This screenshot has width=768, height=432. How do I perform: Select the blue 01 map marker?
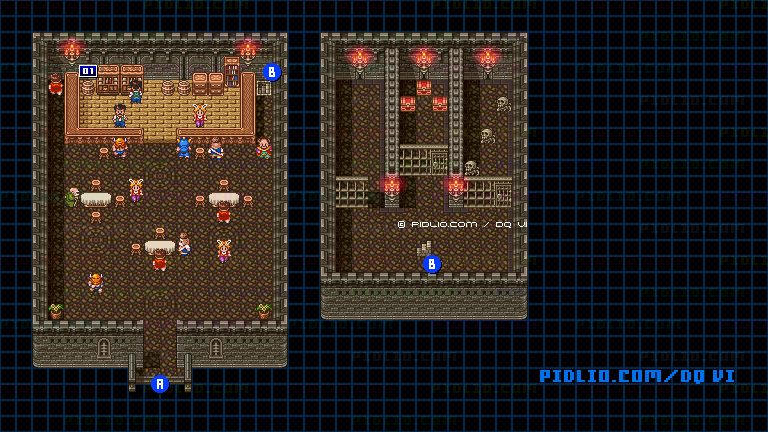click(x=88, y=71)
